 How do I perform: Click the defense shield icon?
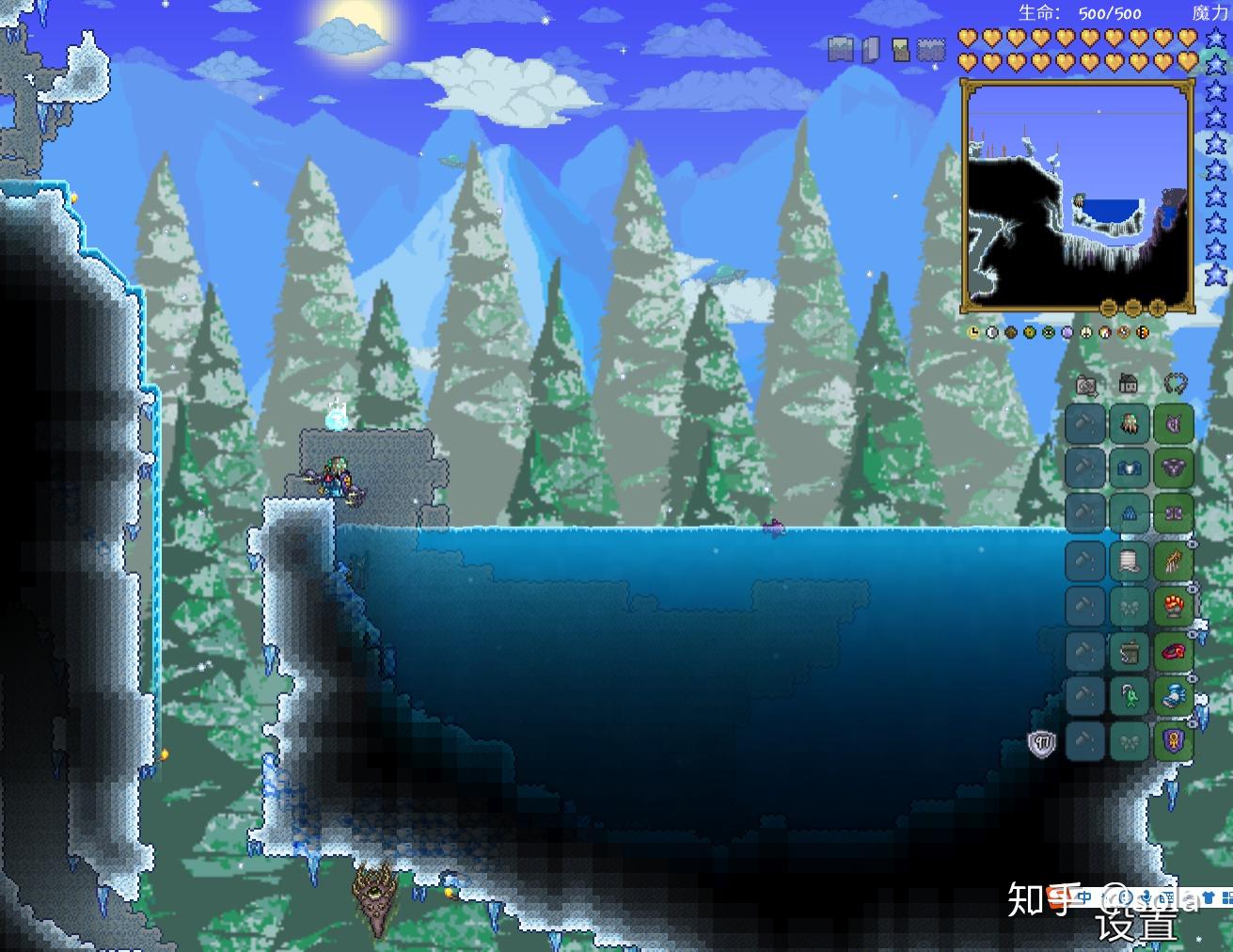1041,743
